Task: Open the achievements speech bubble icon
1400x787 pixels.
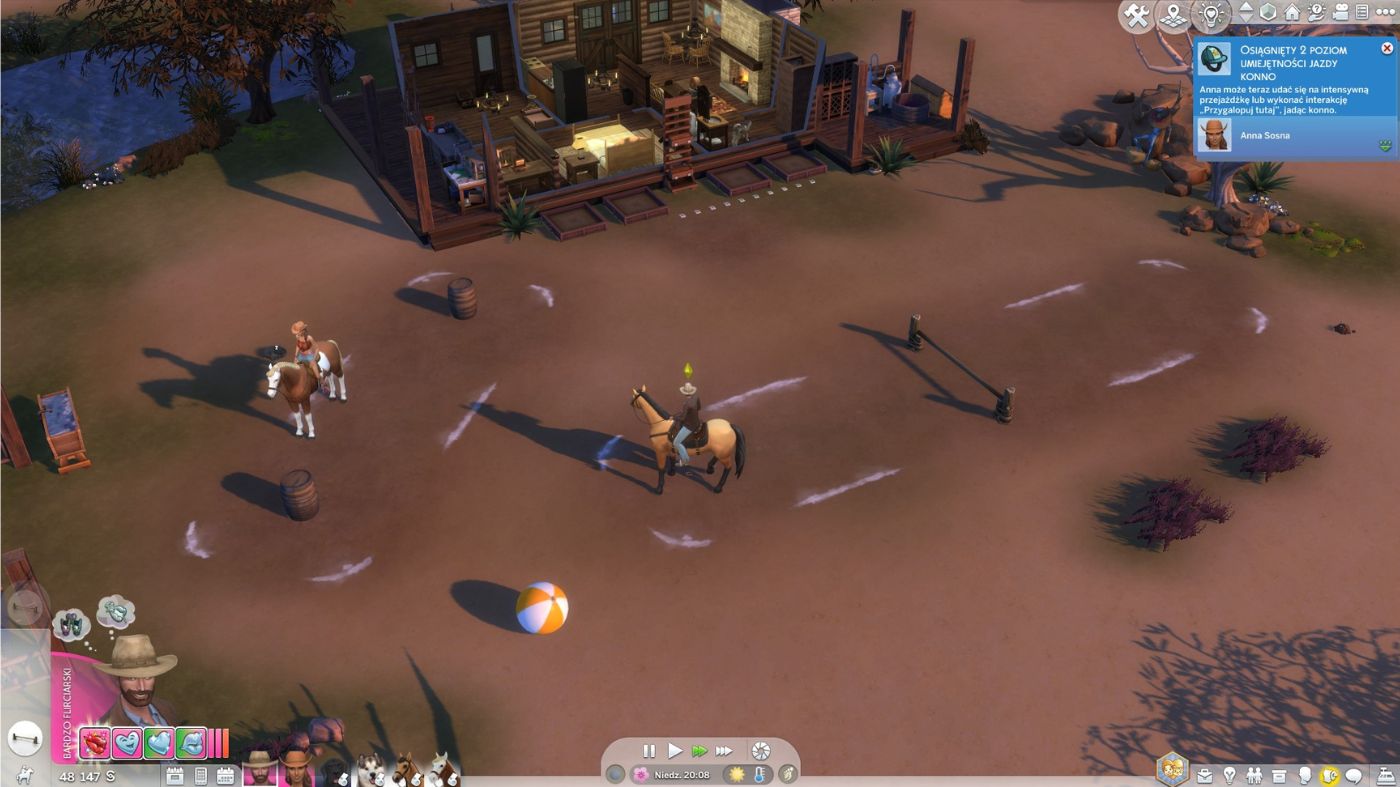Action: [x=1352, y=775]
